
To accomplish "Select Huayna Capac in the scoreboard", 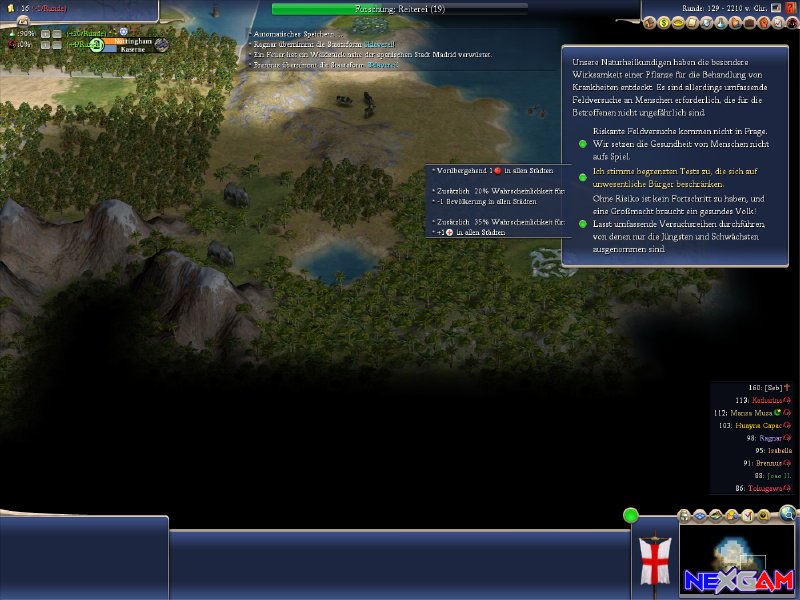I will [760, 425].
